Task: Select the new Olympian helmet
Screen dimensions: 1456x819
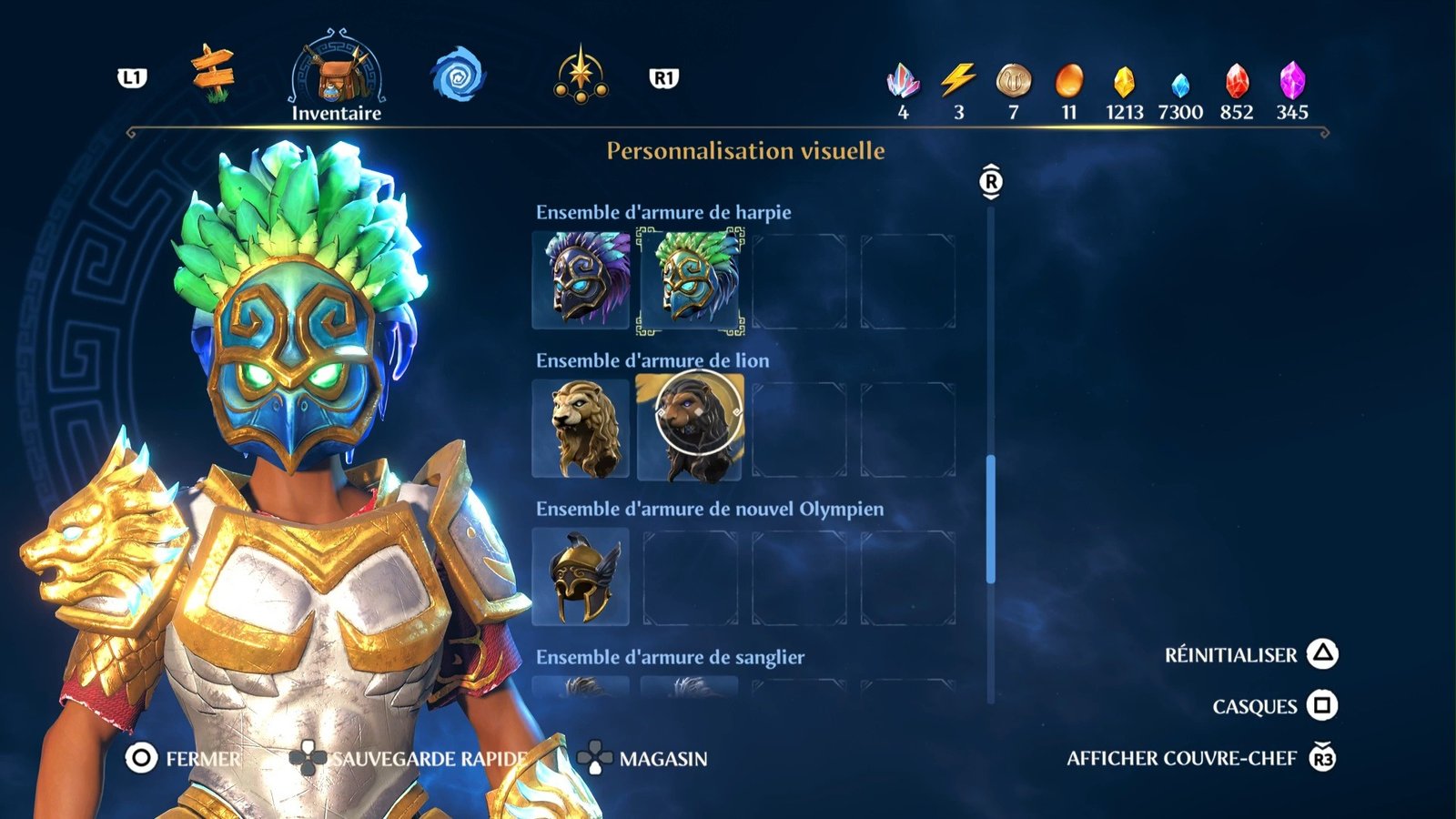Action: [581, 577]
